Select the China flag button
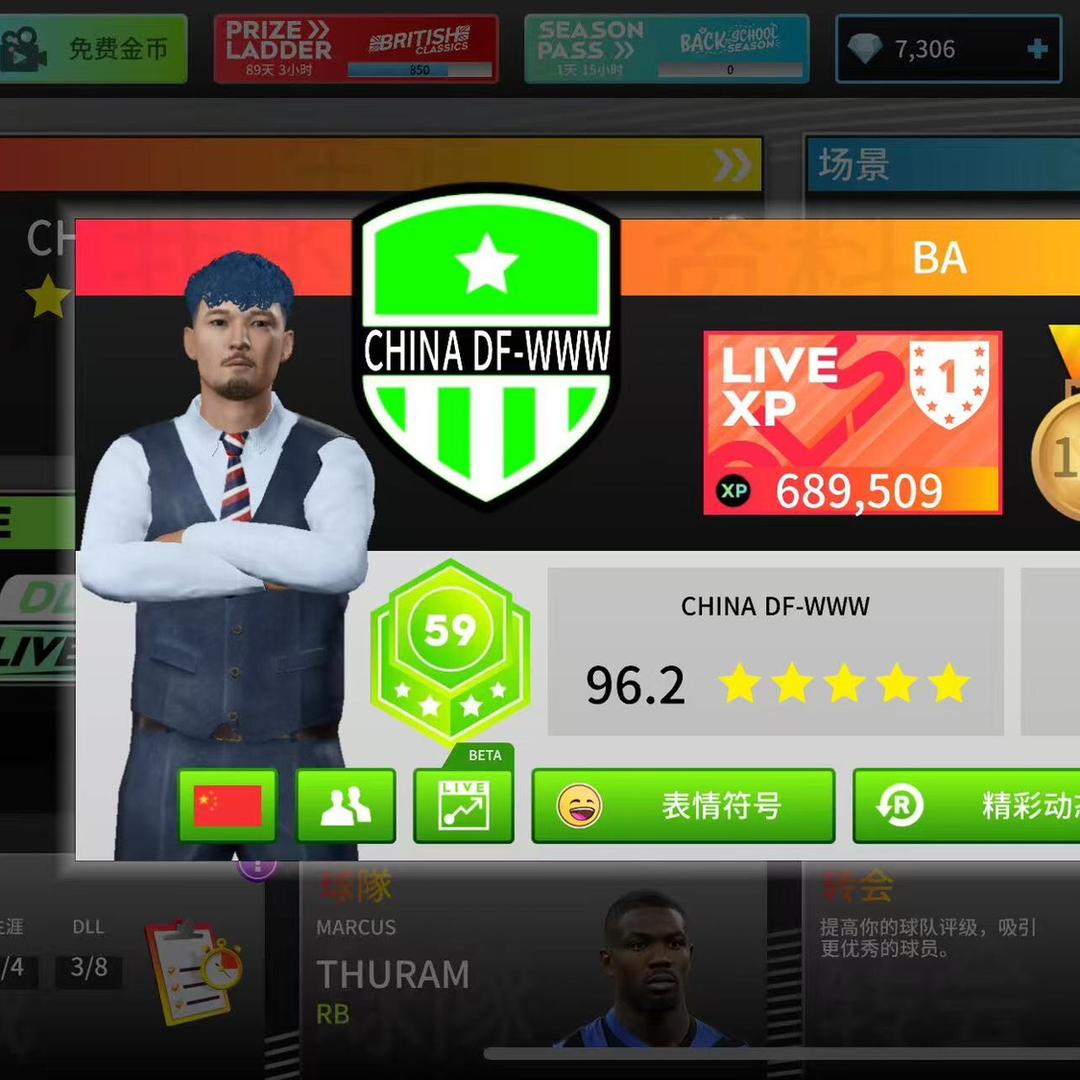Viewport: 1080px width, 1080px height. tap(227, 805)
